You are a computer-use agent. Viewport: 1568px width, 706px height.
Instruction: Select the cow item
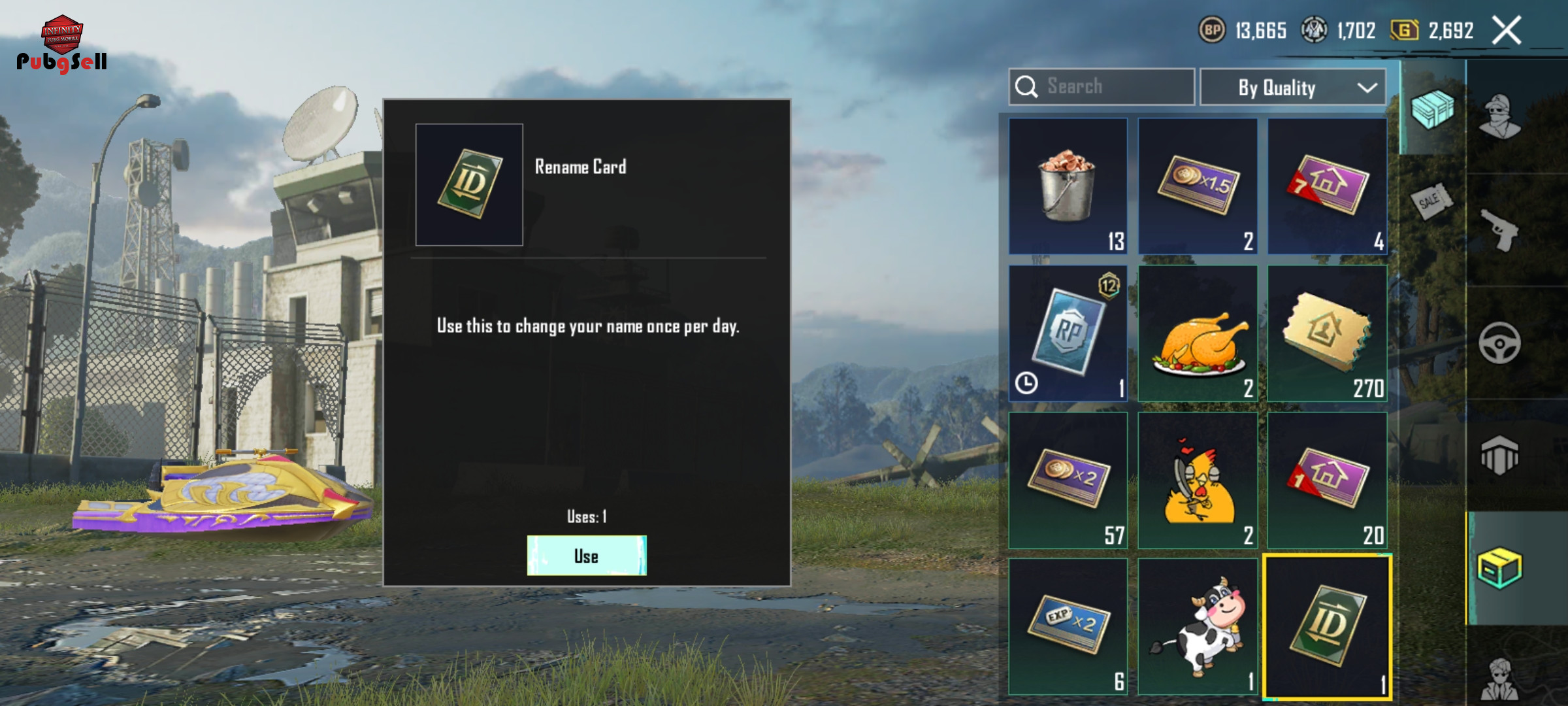click(x=1198, y=626)
